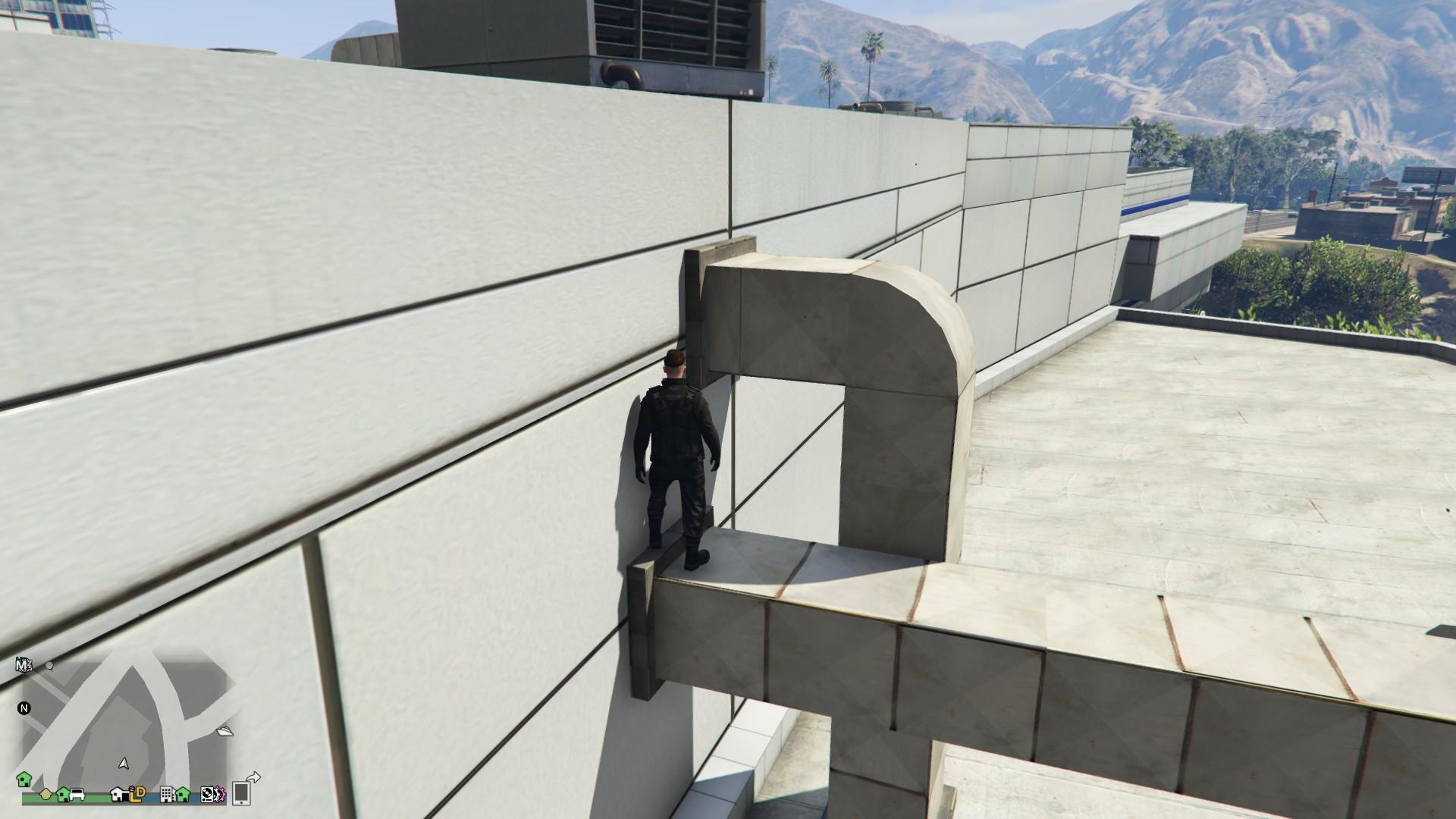Click the white personal vehicle car blip
Image resolution: width=1456 pixels, height=819 pixels.
[77, 795]
